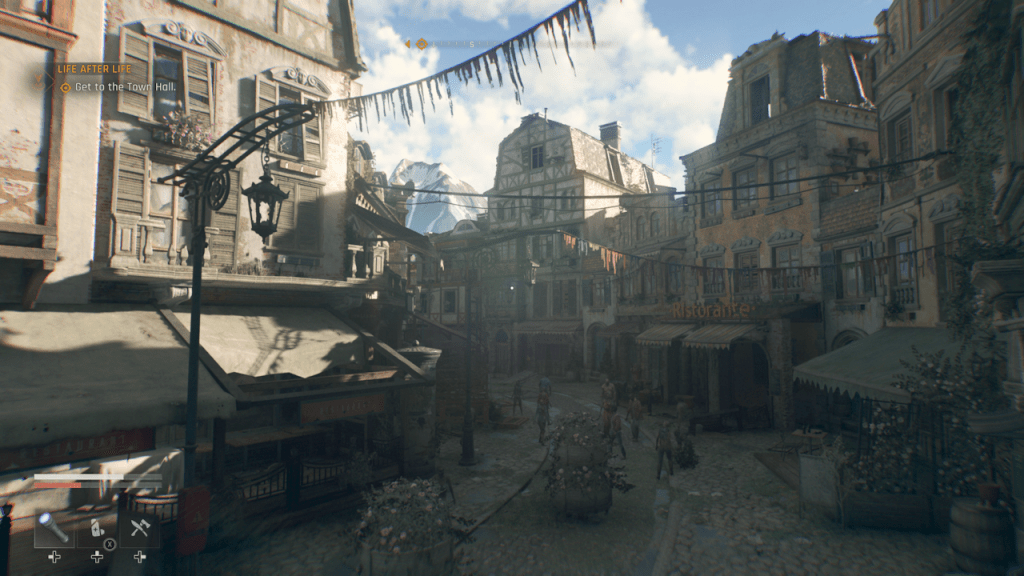Click the objective marker on the compass

[x=422, y=44]
